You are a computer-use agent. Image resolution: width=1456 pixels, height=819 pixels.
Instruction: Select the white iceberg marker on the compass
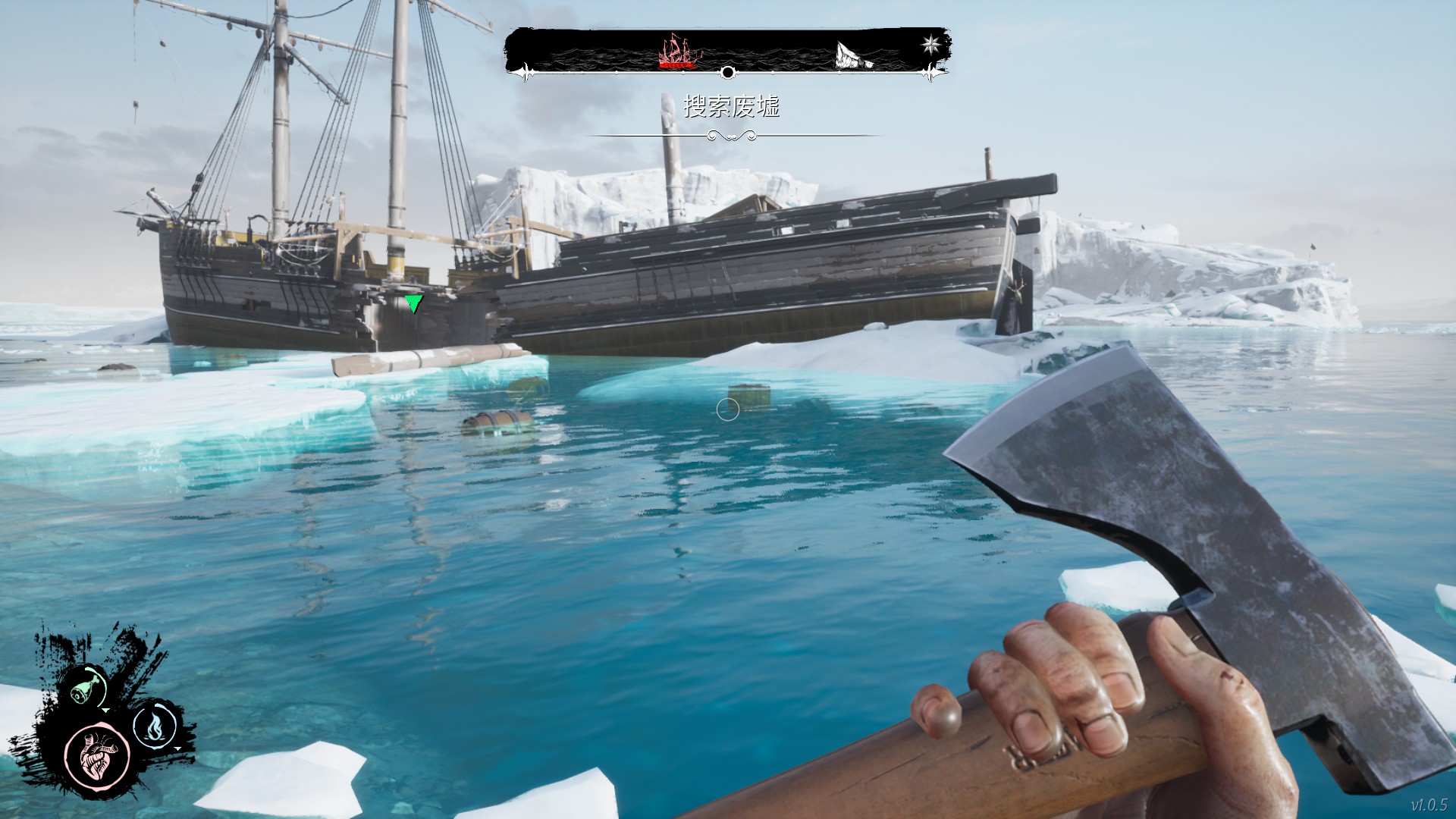click(x=853, y=55)
